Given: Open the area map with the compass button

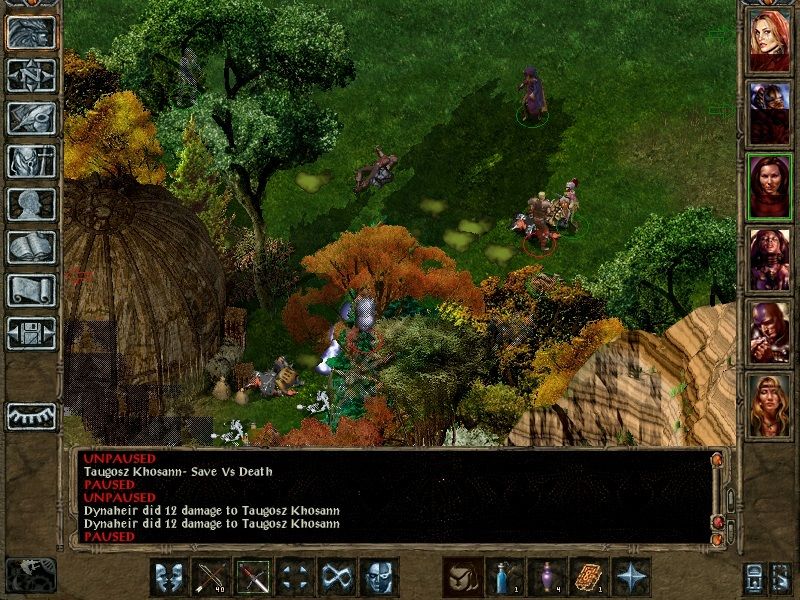Looking at the screenshot, I should (x=31, y=75).
